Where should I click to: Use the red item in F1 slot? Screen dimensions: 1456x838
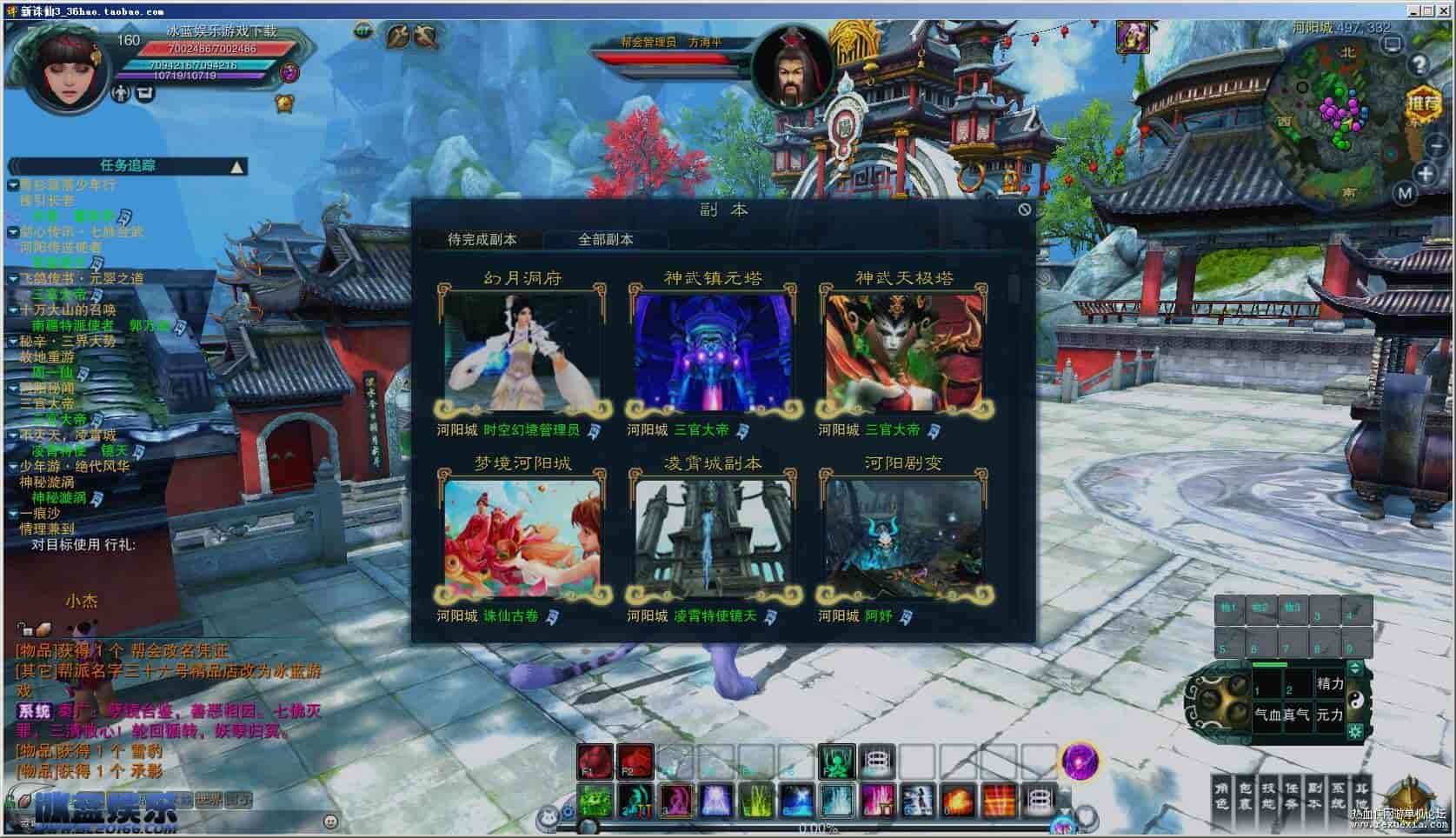(595, 762)
